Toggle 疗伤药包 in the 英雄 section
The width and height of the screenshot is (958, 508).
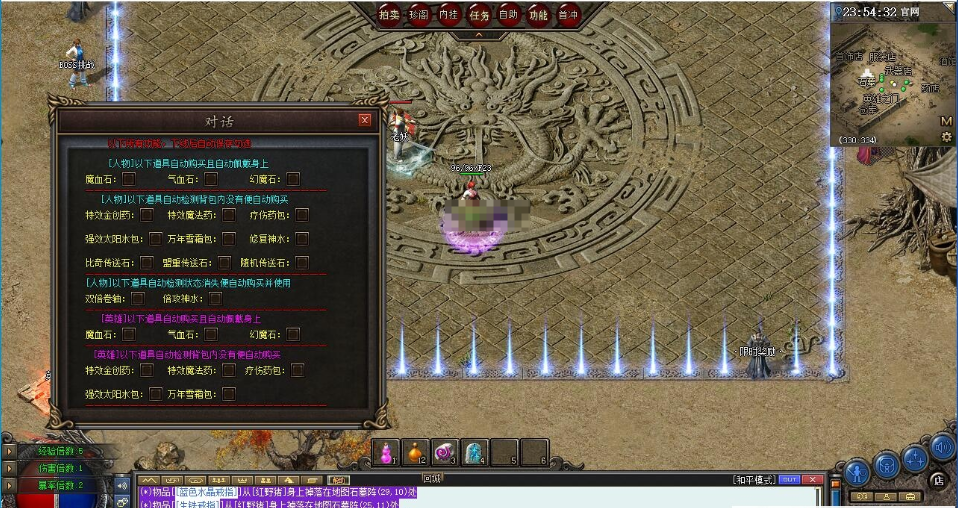point(297,370)
